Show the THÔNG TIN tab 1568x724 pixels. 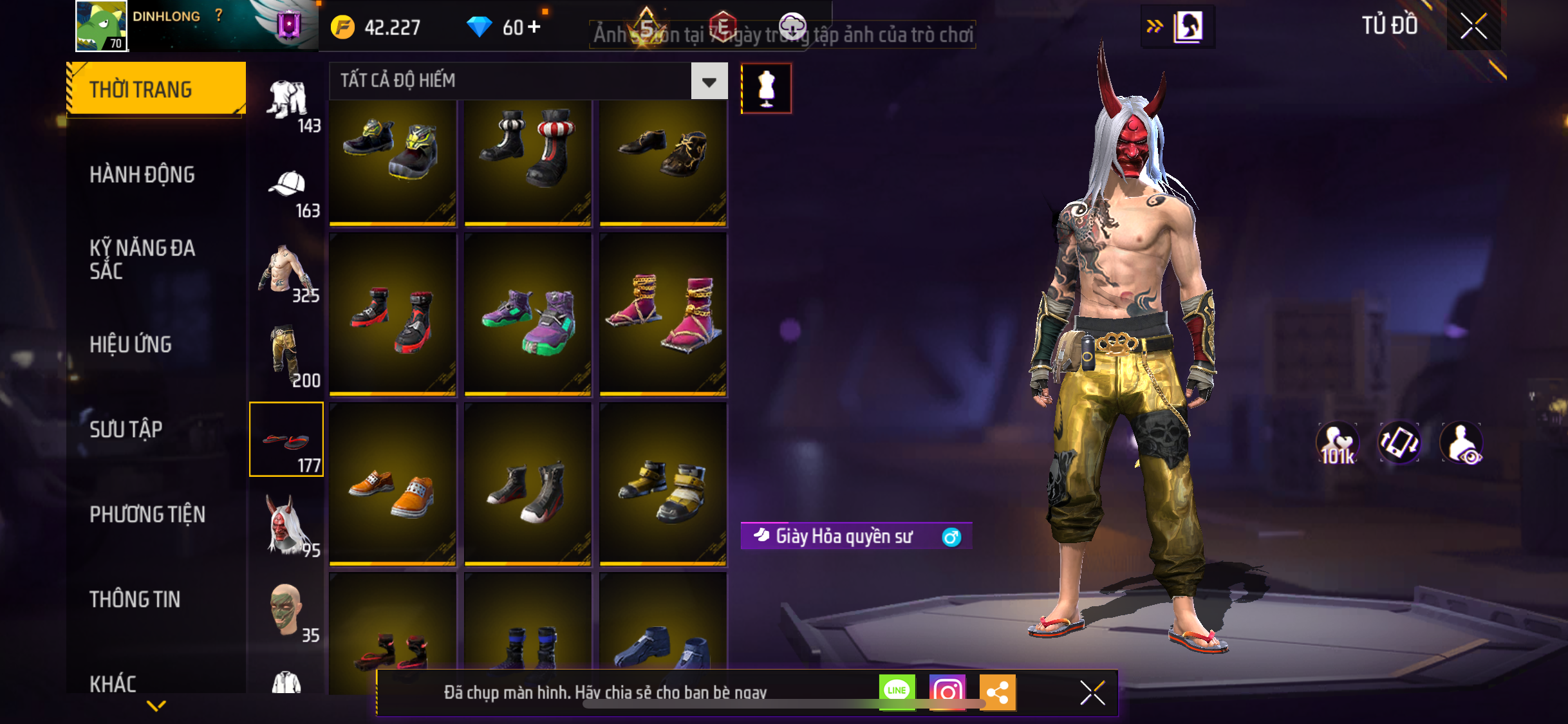coord(135,599)
